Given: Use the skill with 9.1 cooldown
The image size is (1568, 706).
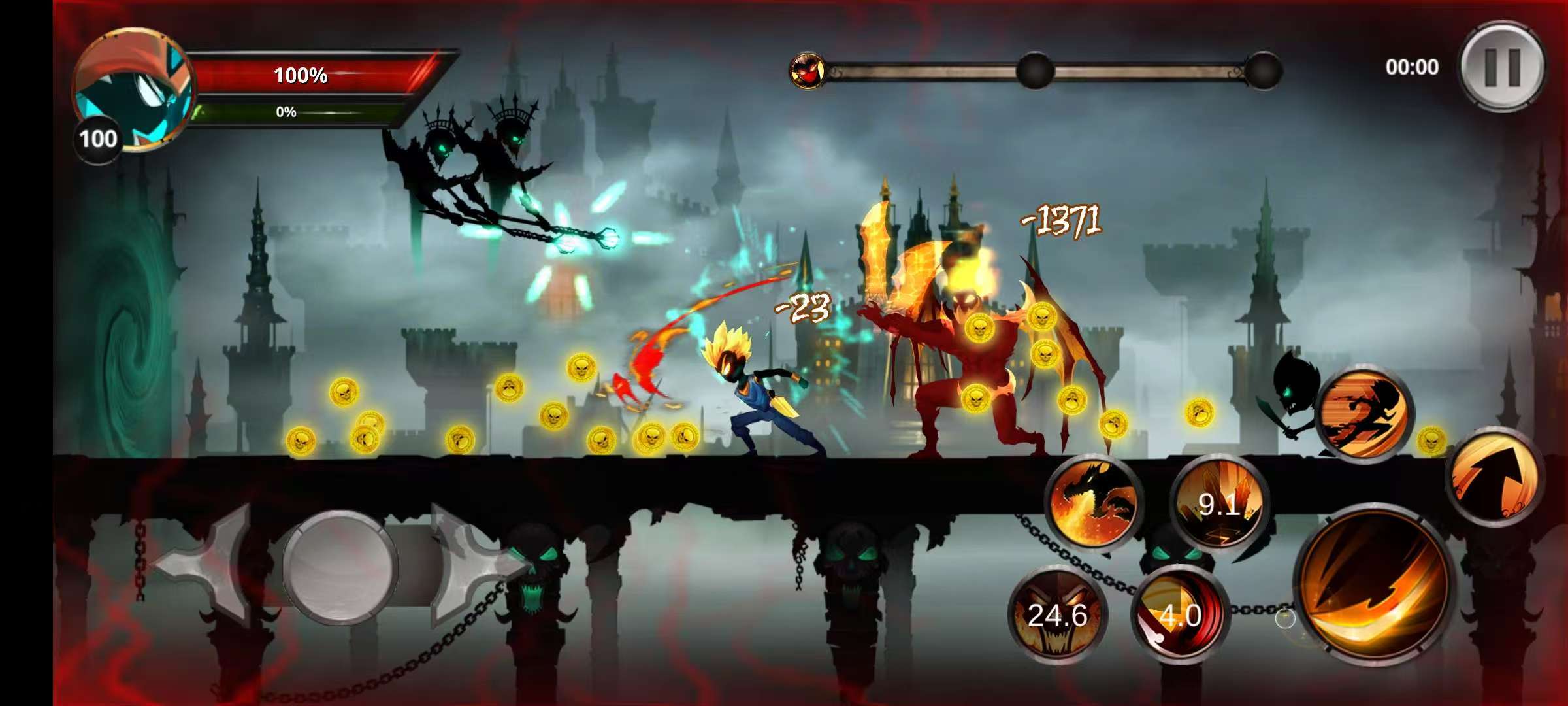Looking at the screenshot, I should coord(1219,503).
